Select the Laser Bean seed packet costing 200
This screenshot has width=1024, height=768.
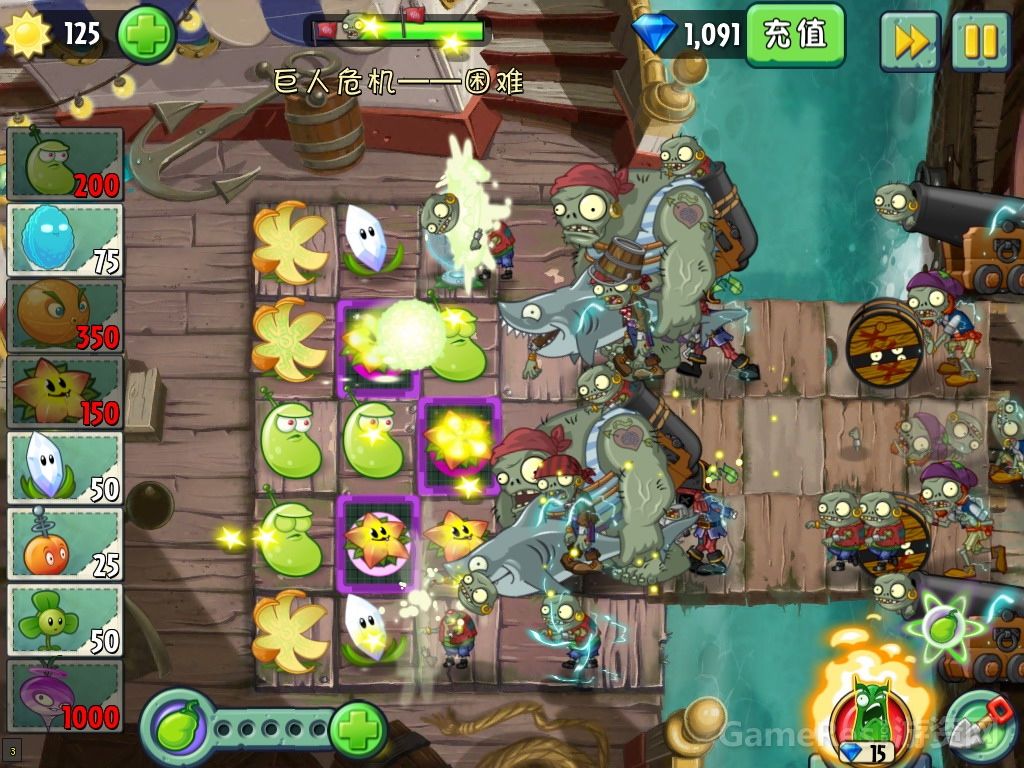[65, 164]
